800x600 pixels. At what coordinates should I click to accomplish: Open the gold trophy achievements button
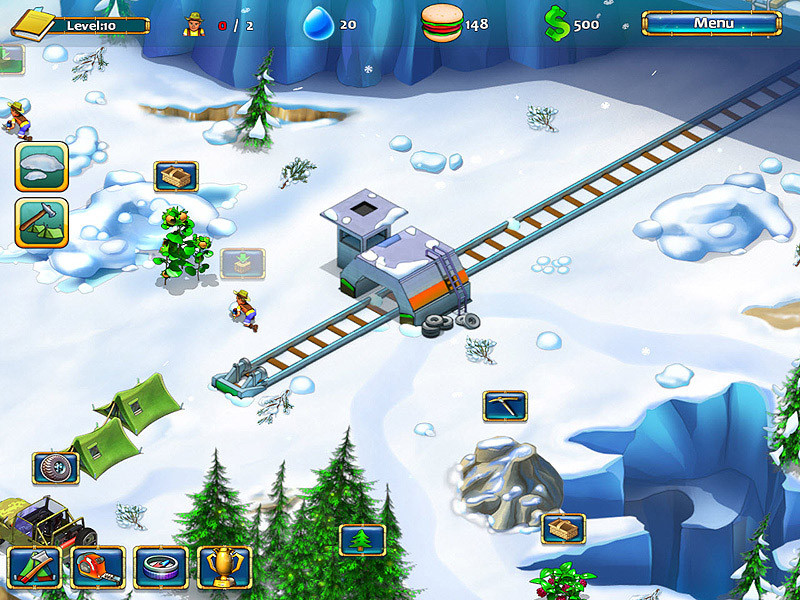coord(224,567)
